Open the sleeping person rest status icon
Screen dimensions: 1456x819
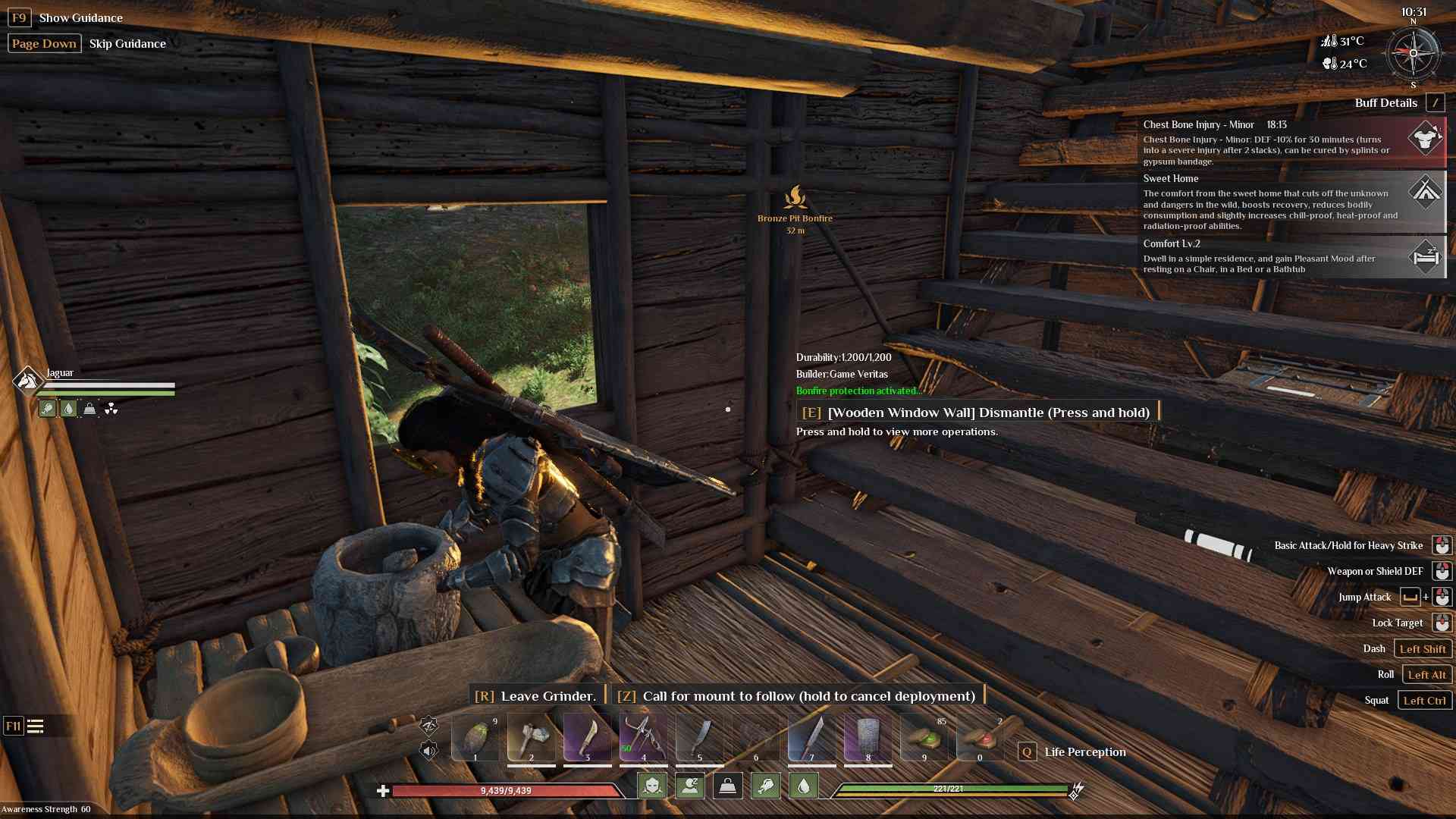pos(689,786)
